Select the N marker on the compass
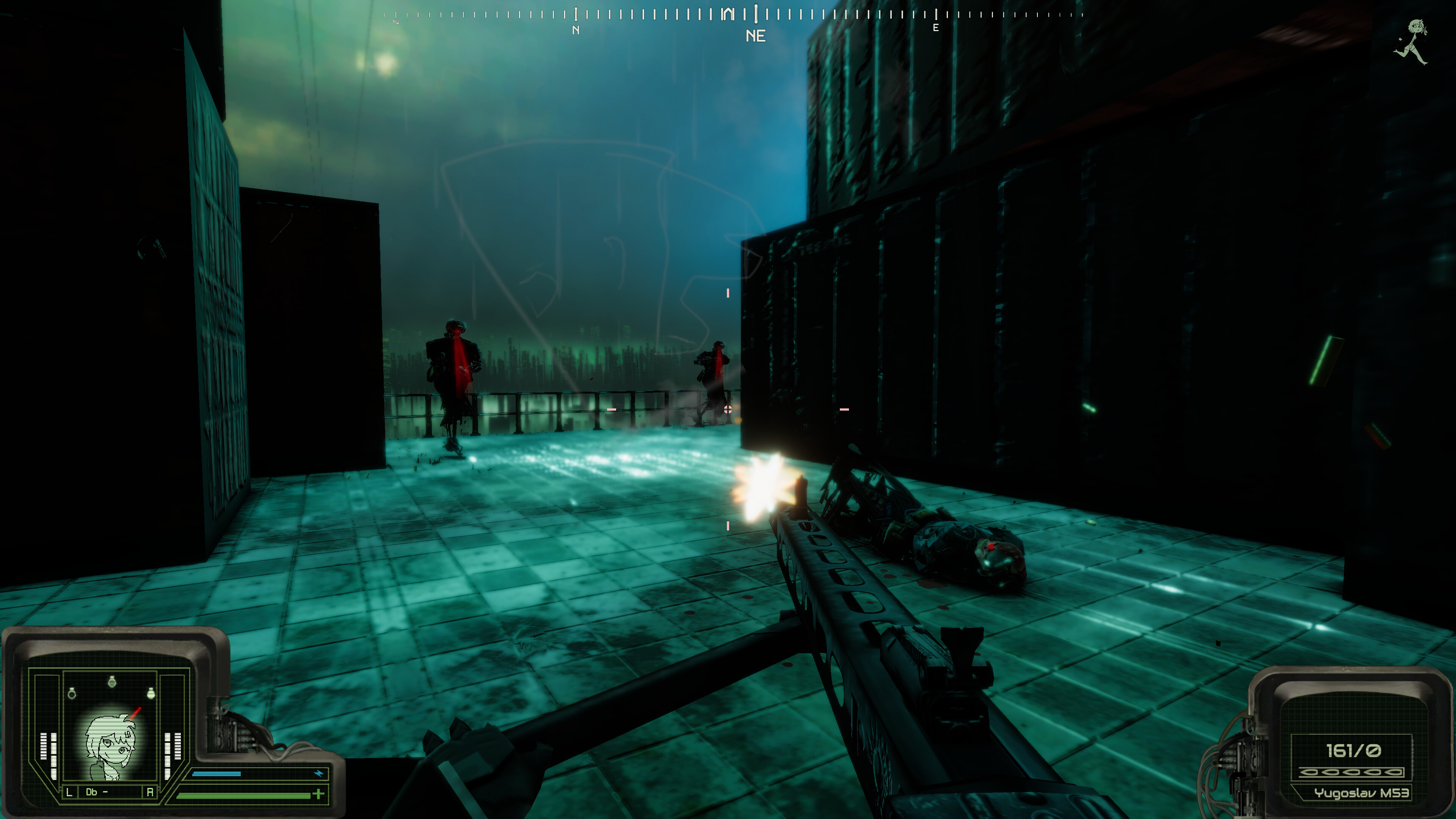 (x=576, y=30)
